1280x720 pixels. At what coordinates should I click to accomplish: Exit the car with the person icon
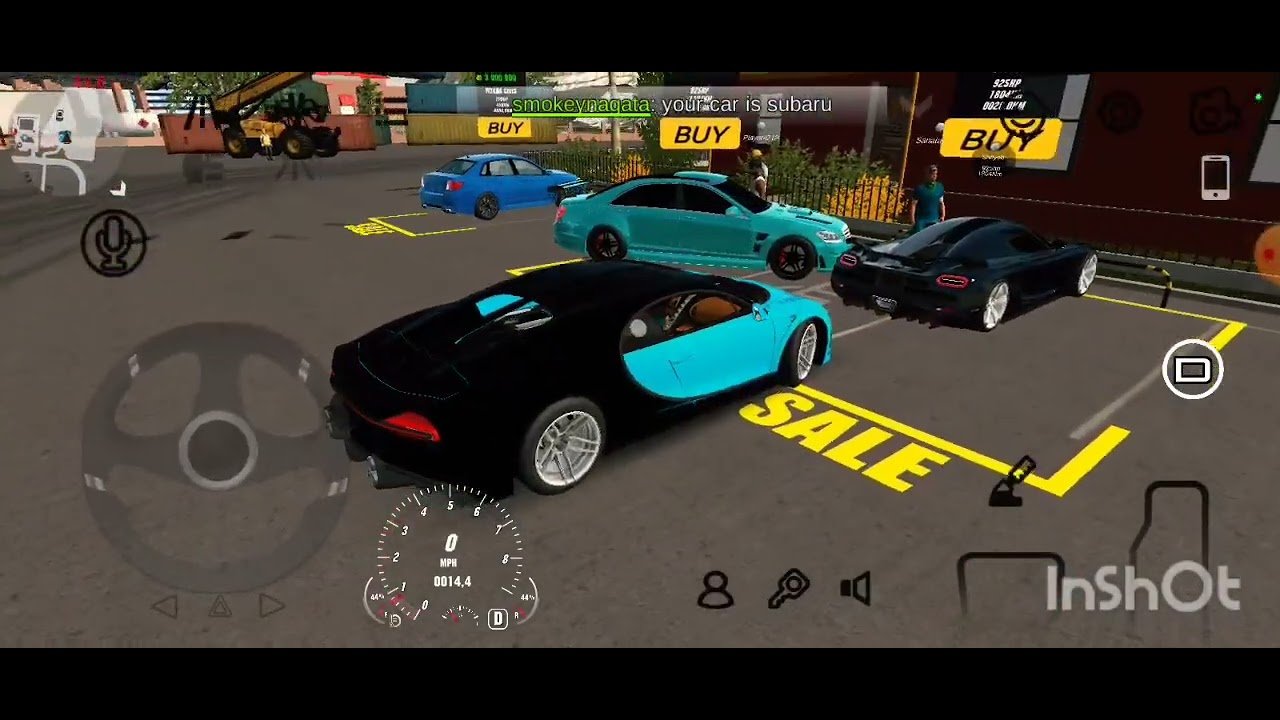point(715,589)
